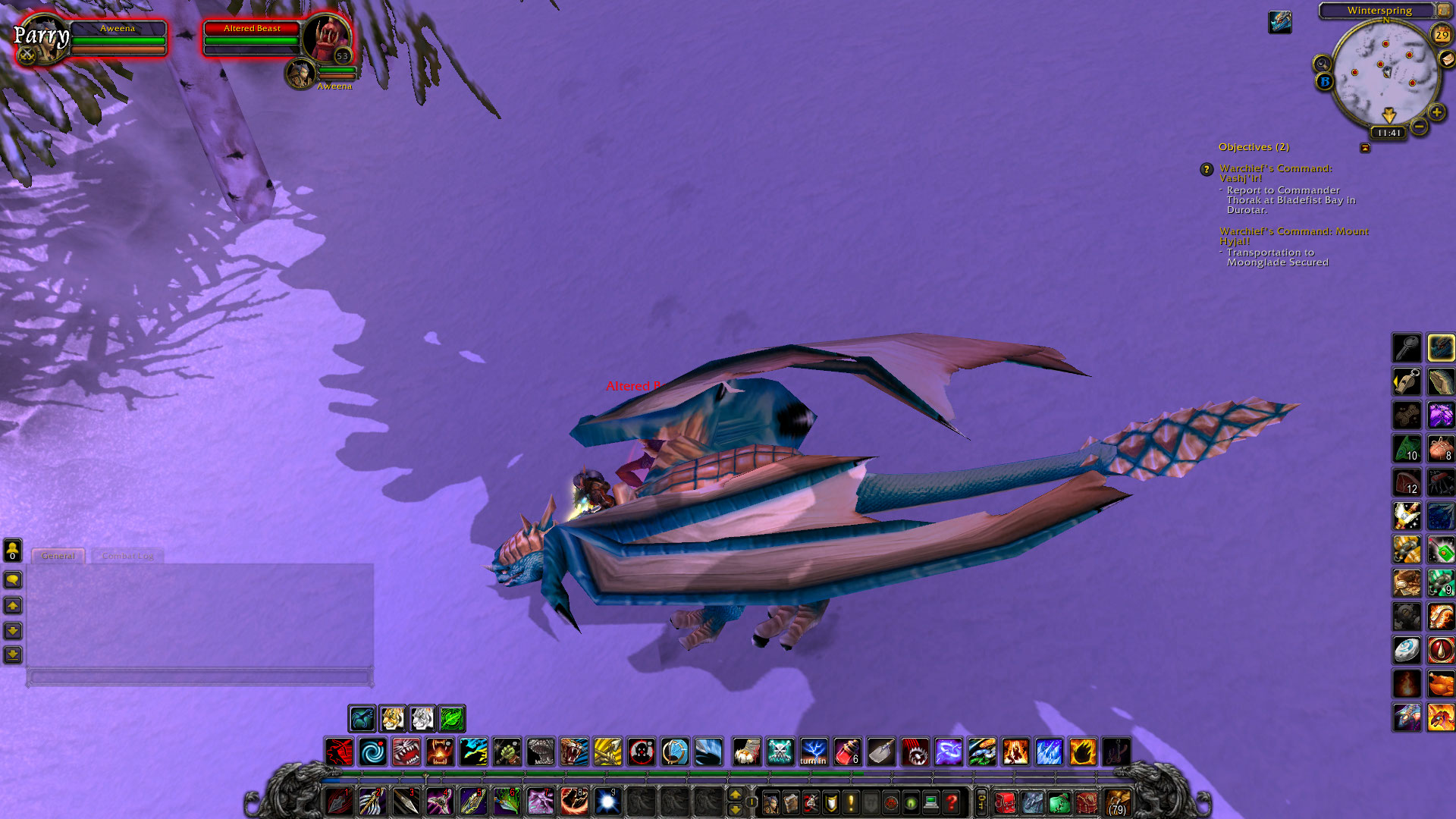Use the red healing potion action button
This screenshot has height=819, width=1456.
pos(846,752)
